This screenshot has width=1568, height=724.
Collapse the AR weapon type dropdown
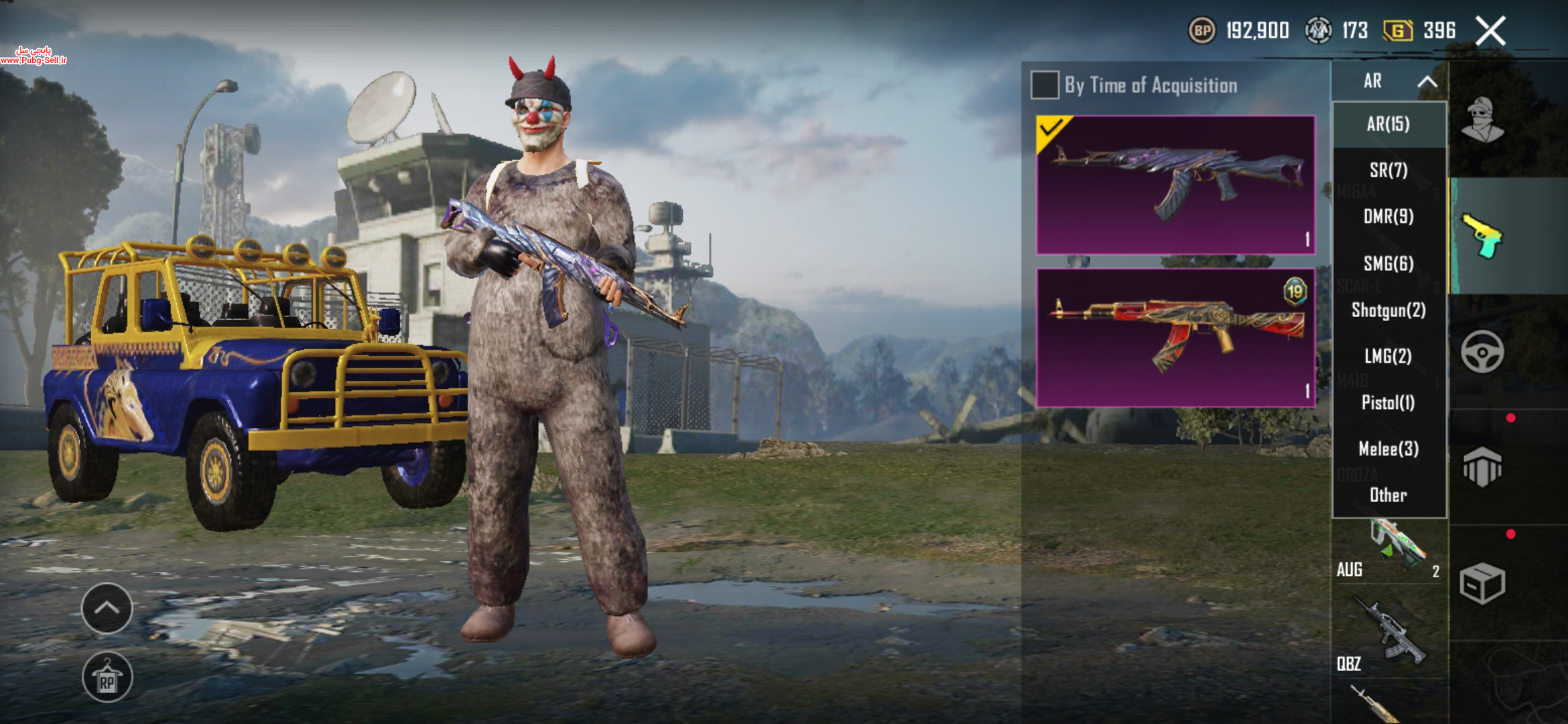click(1427, 82)
